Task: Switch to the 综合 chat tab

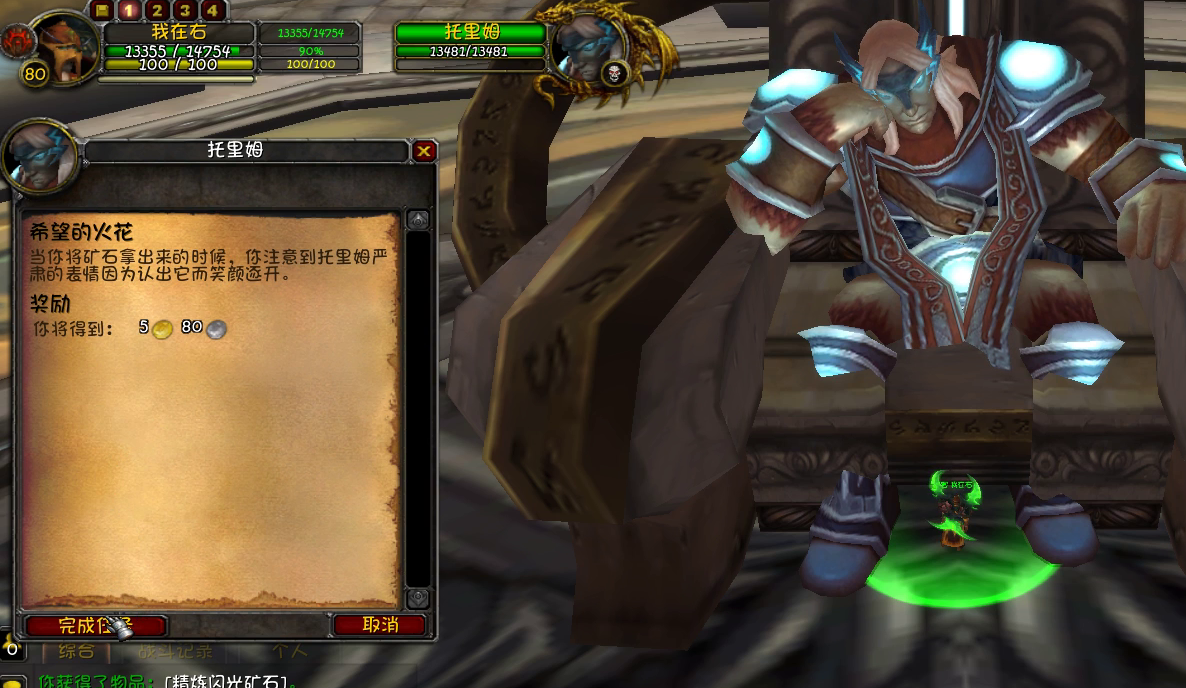Action: (76, 652)
